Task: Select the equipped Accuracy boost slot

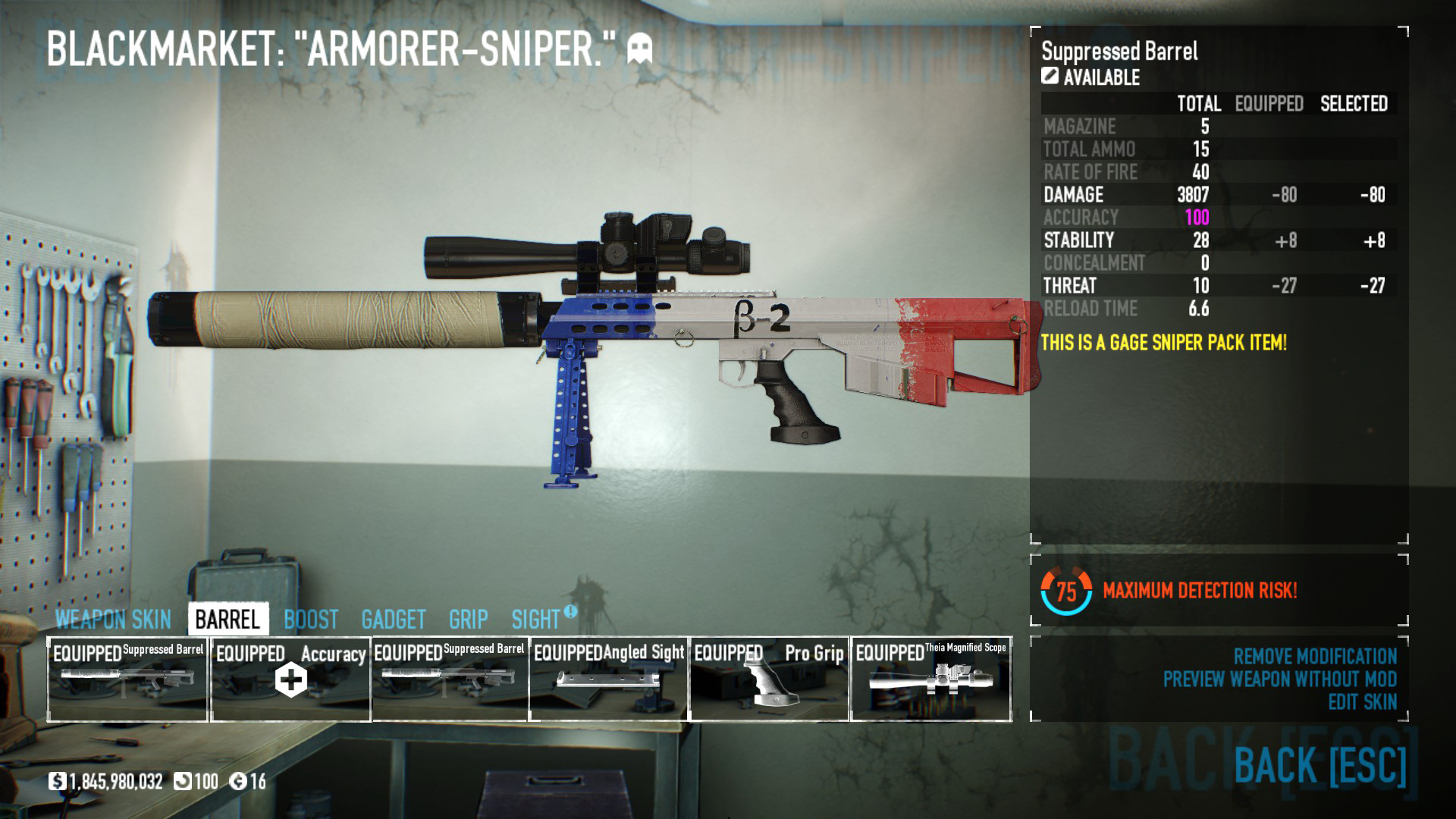Action: pos(290,679)
